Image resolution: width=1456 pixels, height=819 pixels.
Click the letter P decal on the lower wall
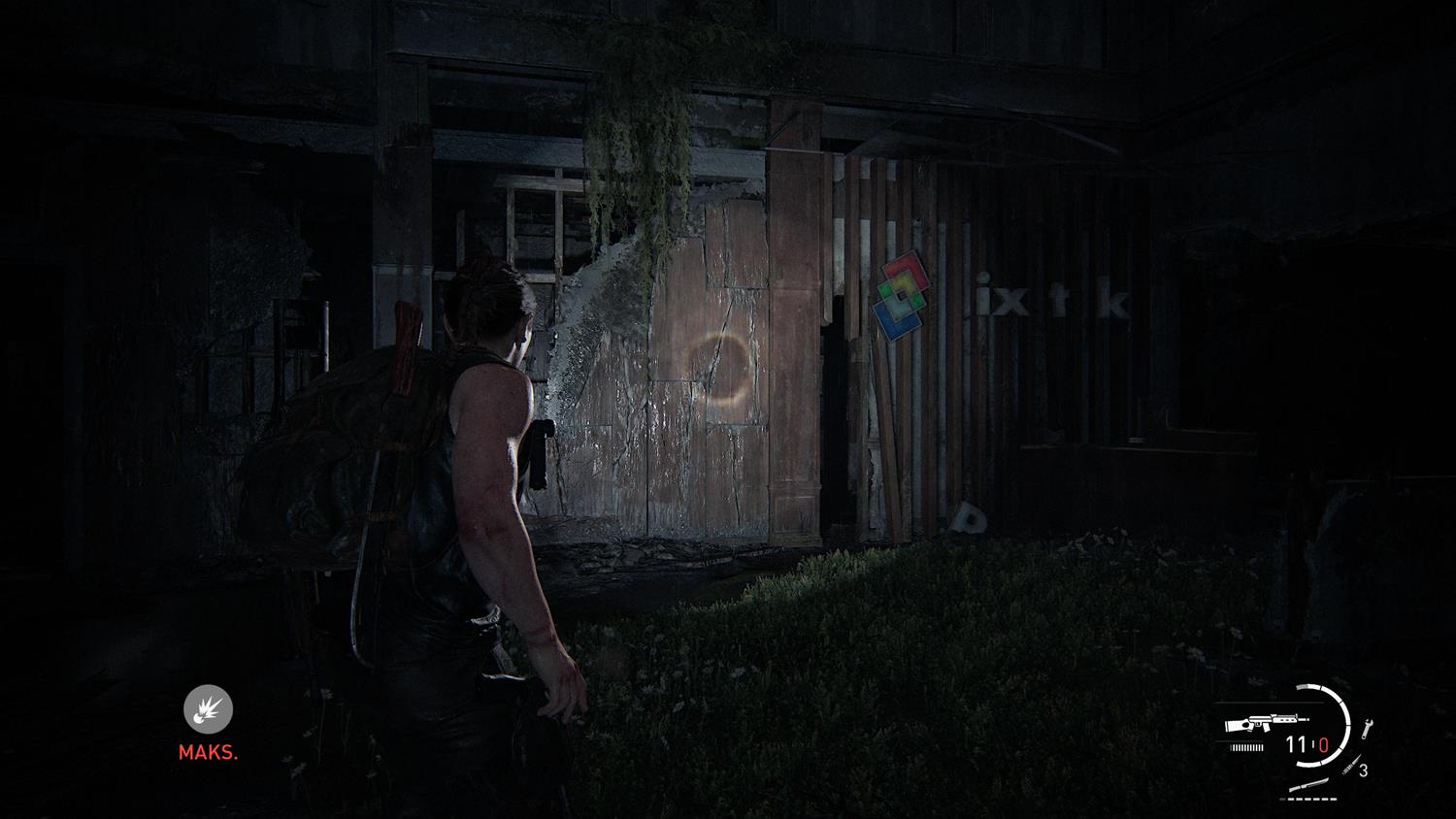969,517
